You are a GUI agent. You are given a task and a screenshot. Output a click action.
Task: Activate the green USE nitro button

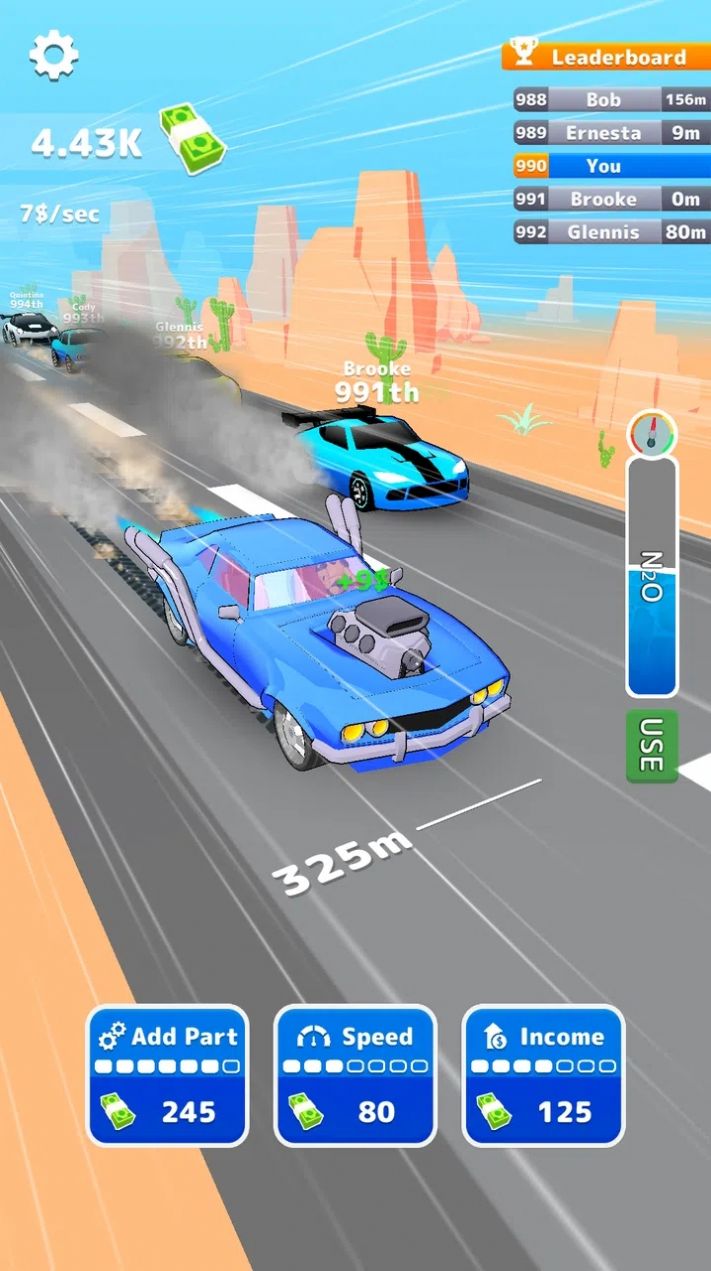coord(652,746)
